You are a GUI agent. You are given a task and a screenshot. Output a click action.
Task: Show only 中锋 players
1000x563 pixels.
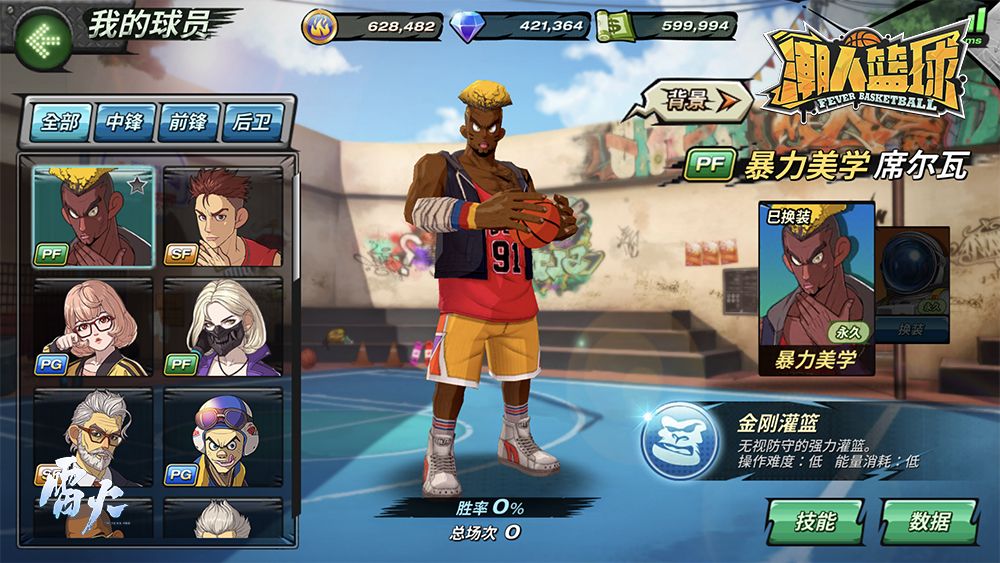124,123
